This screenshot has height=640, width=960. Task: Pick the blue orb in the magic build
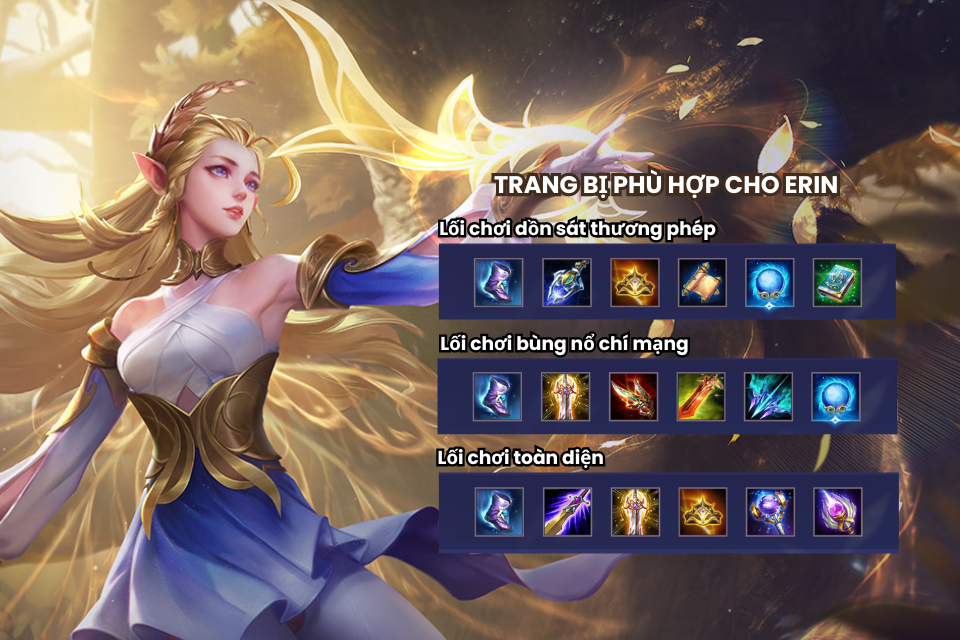pyautogui.click(x=770, y=282)
